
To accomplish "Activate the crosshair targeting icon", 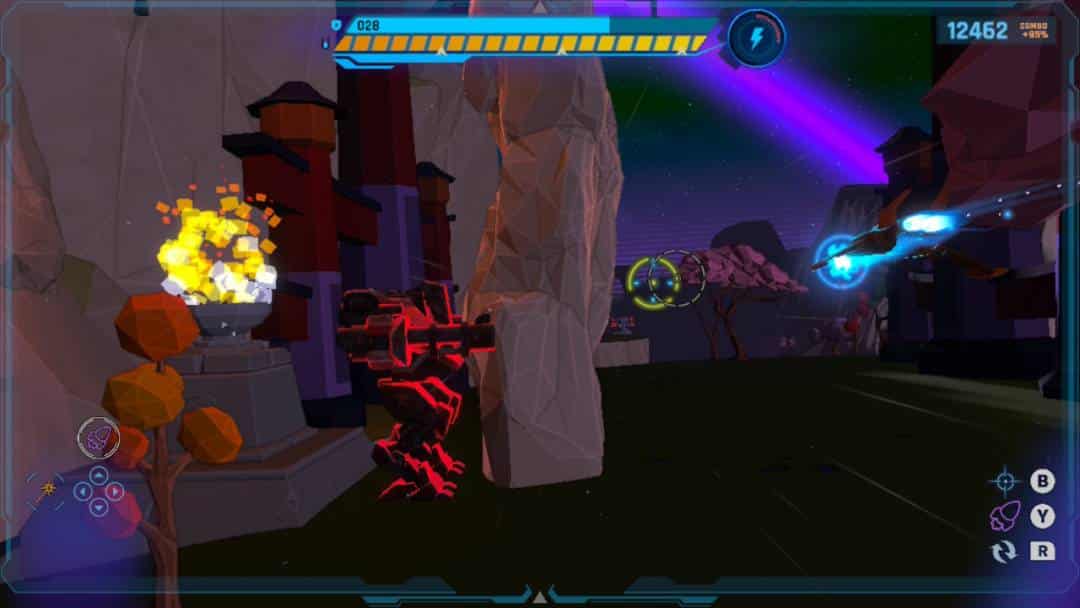I will 1004,482.
